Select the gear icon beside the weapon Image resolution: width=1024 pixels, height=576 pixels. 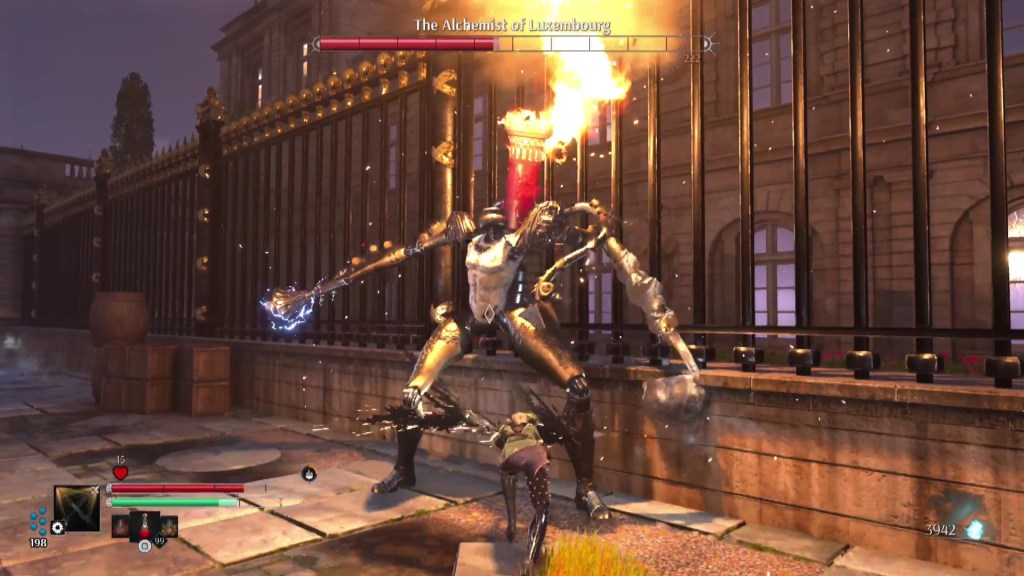(x=58, y=527)
